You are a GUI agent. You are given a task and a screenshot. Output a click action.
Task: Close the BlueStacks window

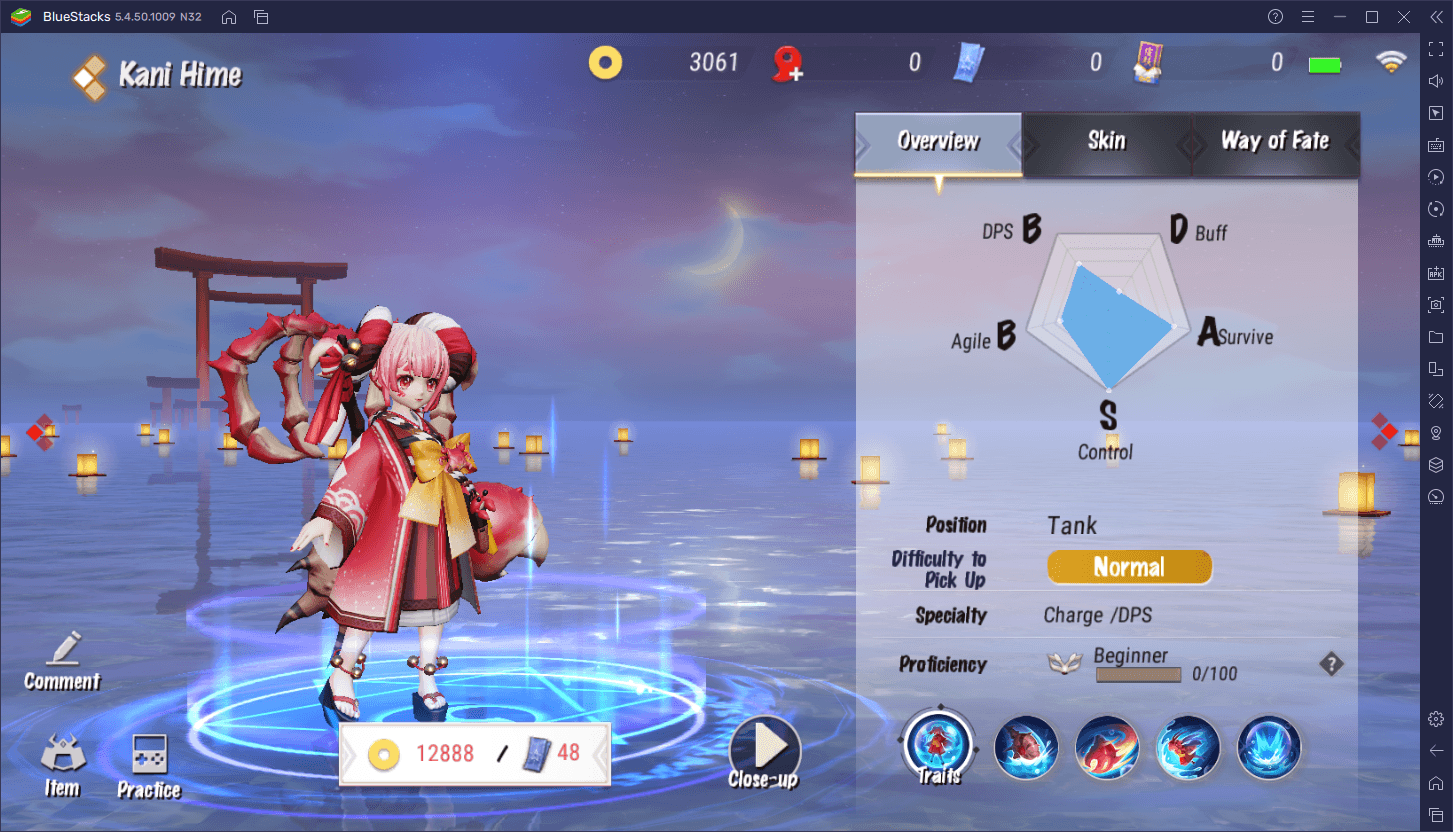tap(1403, 17)
